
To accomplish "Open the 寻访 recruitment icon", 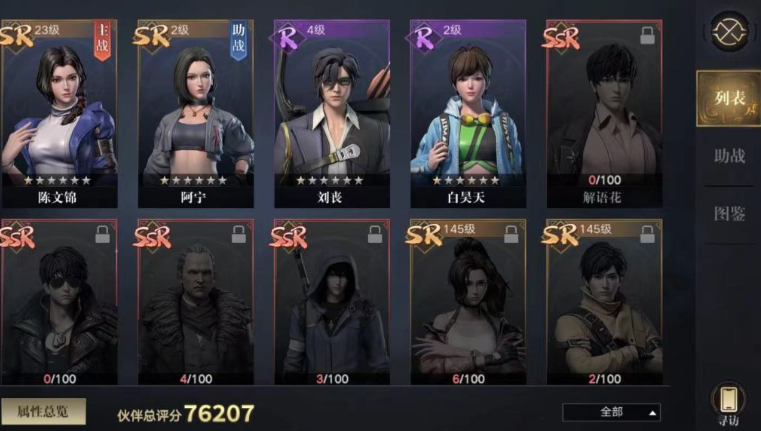I will [x=729, y=402].
